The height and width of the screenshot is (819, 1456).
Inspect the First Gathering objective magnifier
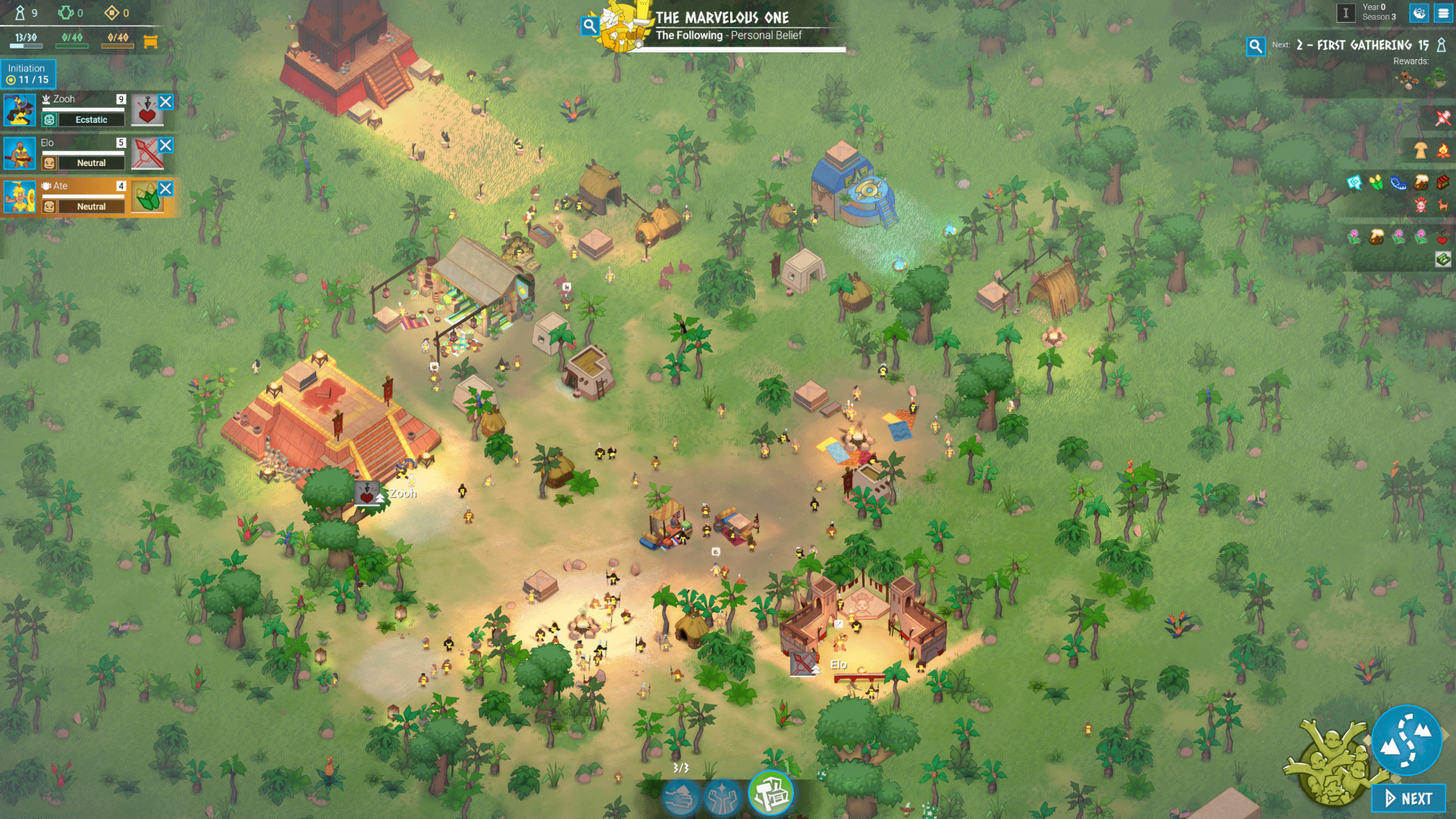1255,46
